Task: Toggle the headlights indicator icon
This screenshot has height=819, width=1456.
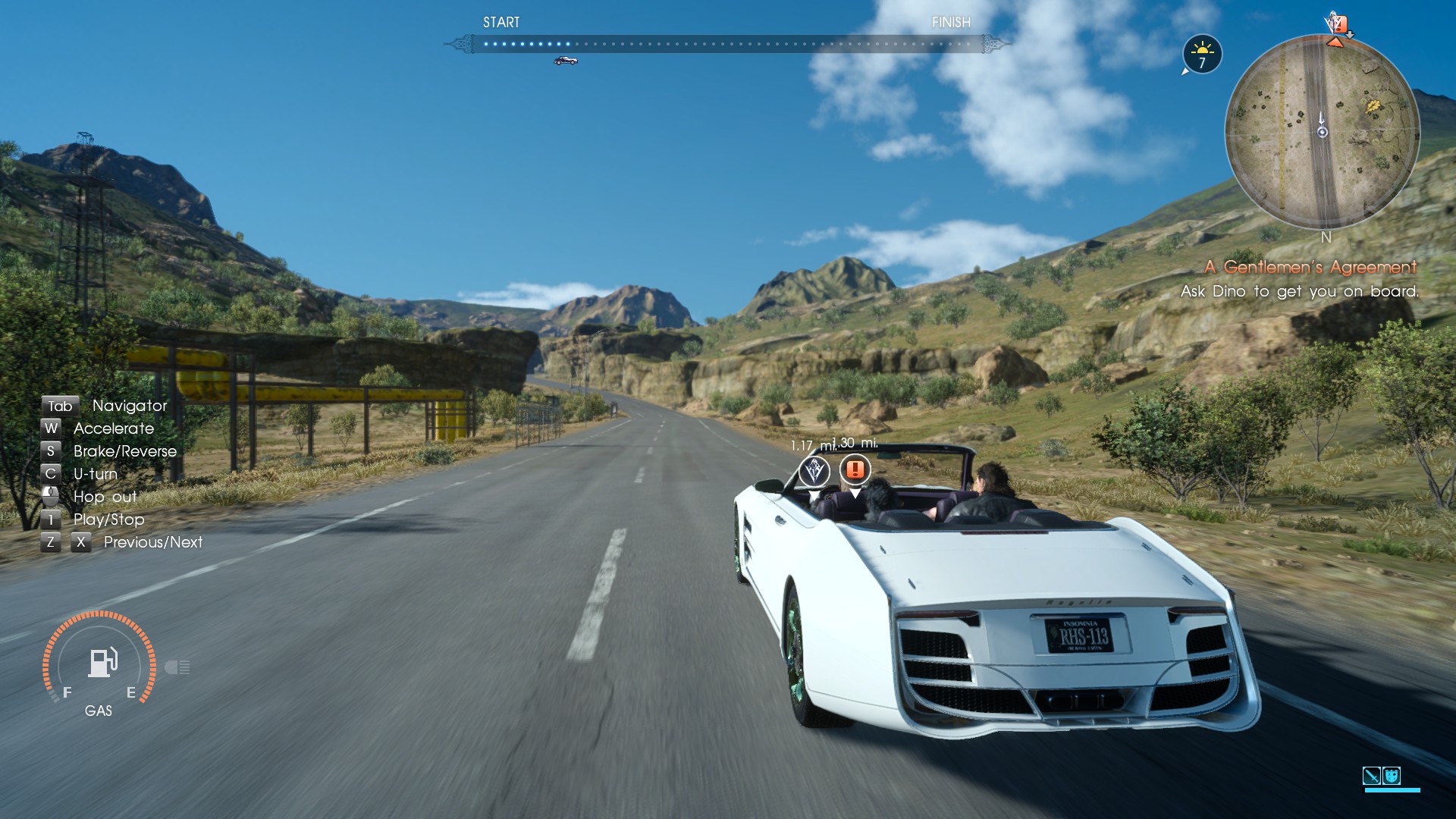Action: 177,667
